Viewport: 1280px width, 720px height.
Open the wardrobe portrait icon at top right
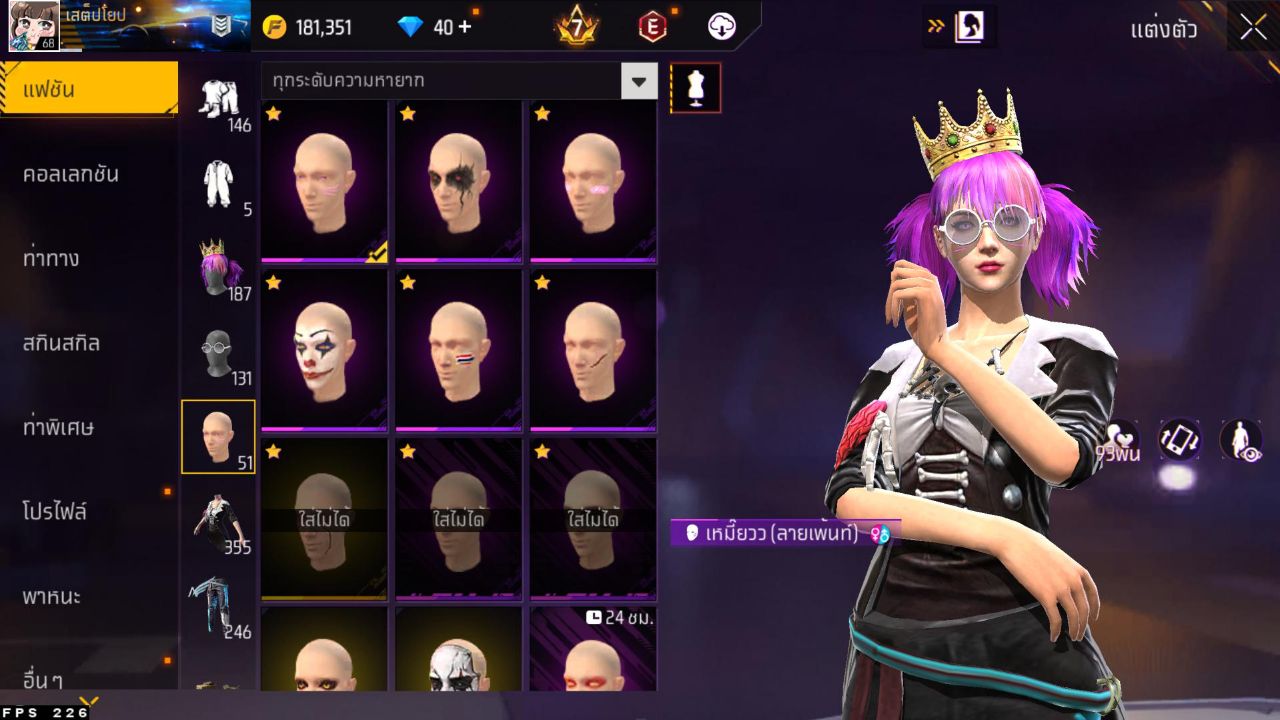(963, 27)
